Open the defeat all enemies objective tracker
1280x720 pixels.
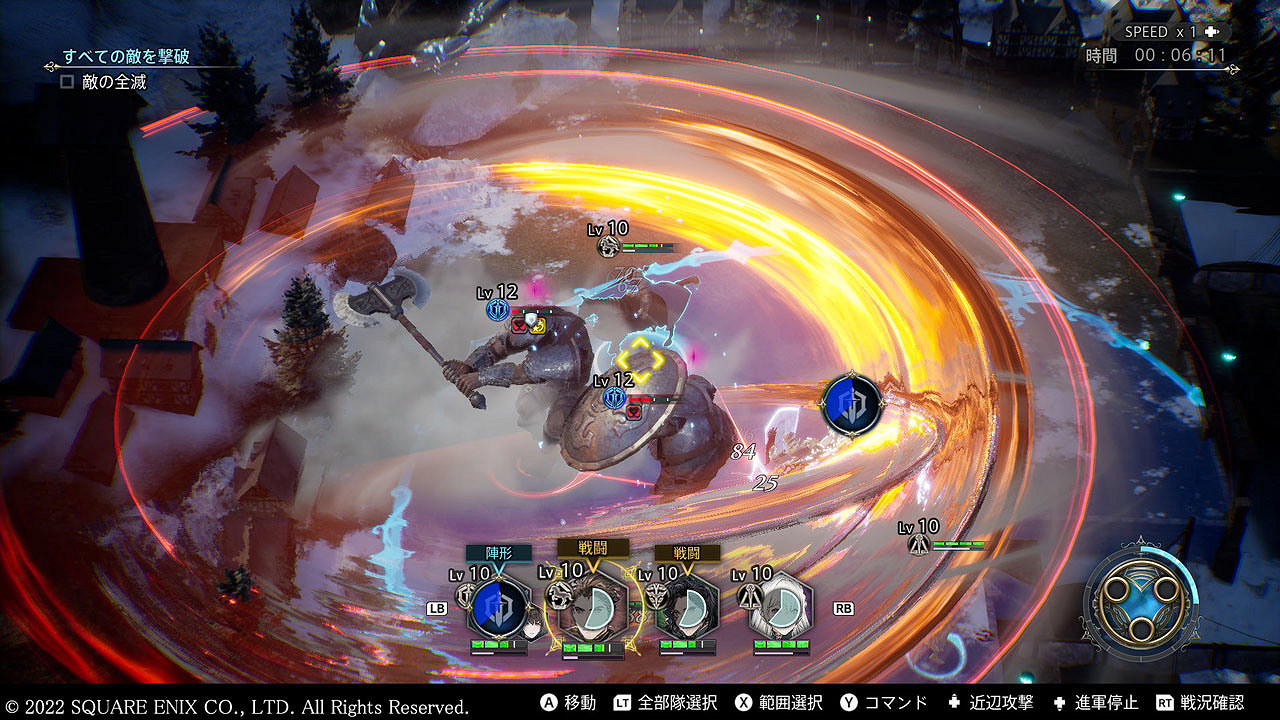pyautogui.click(x=126, y=57)
